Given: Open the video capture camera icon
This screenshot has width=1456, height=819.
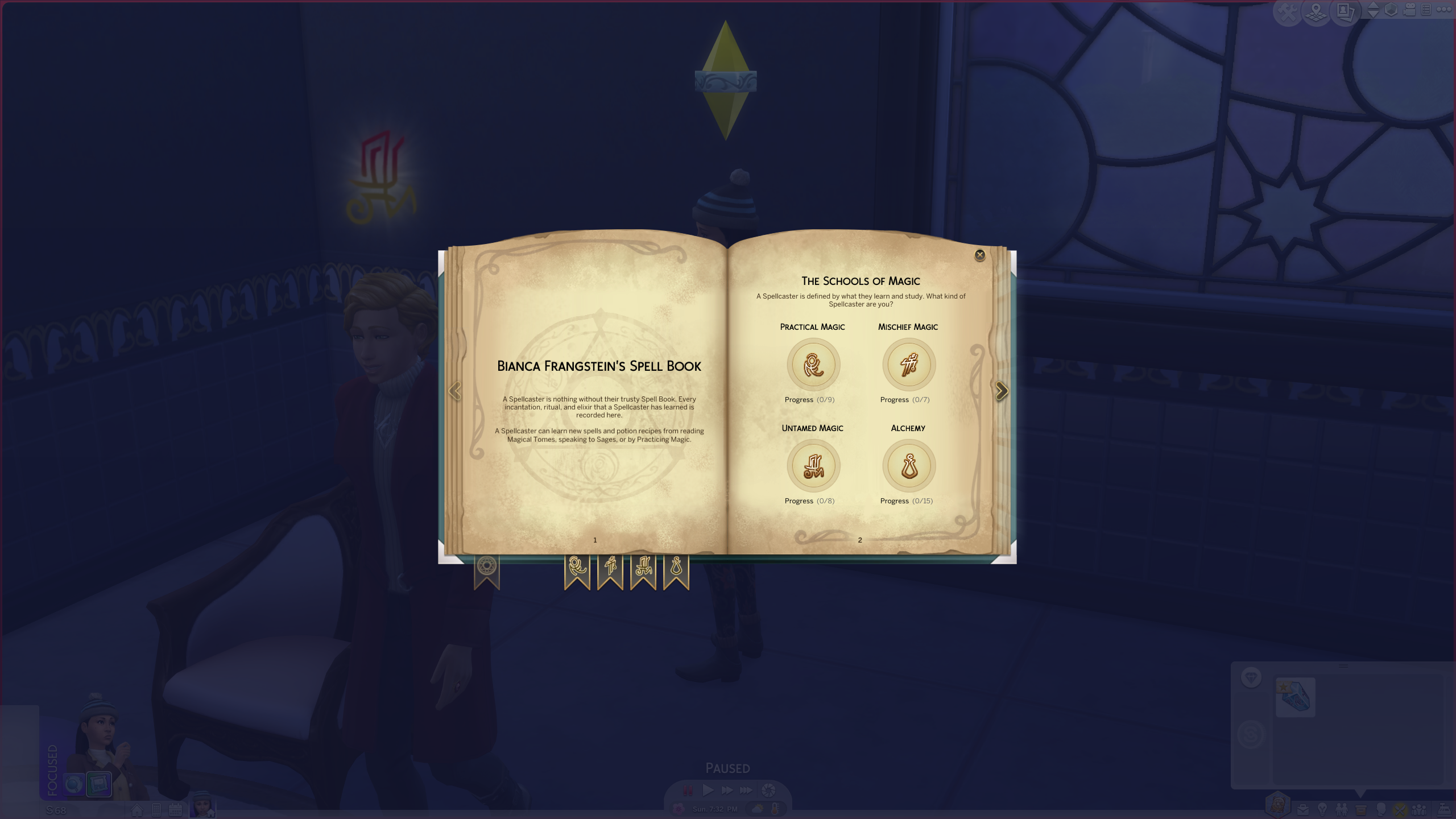Looking at the screenshot, I should [1409, 10].
